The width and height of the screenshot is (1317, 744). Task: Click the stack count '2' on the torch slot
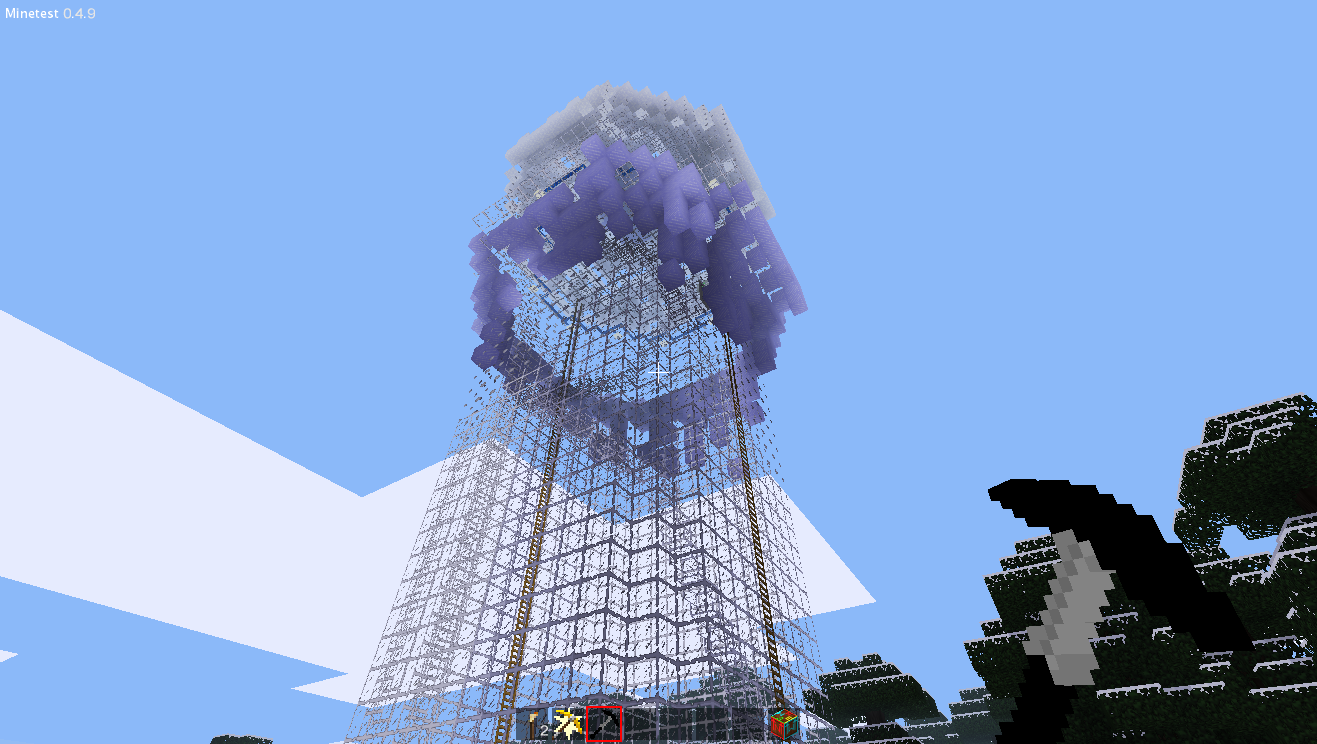point(545,728)
